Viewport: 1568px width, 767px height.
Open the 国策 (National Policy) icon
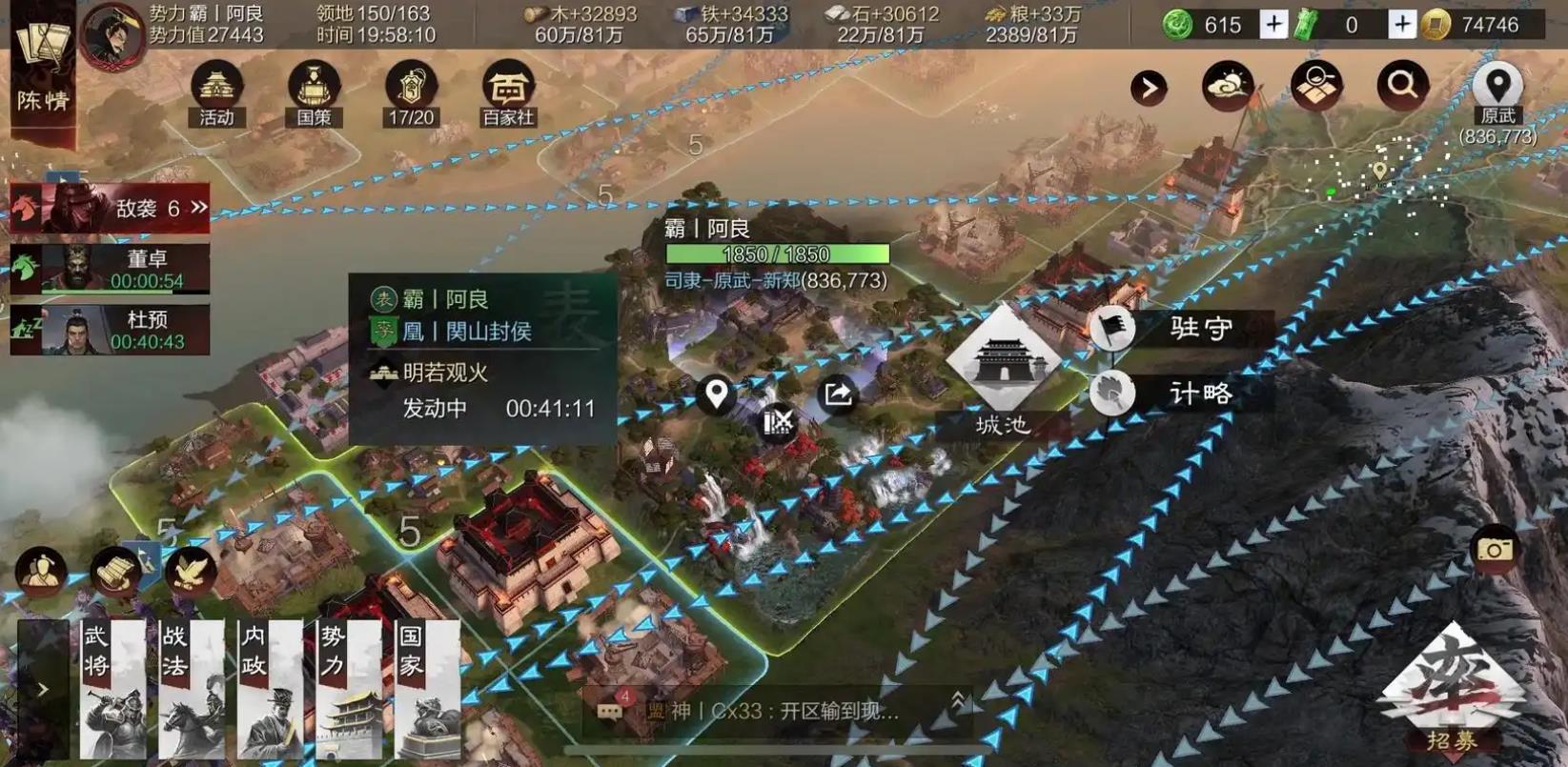click(x=314, y=92)
